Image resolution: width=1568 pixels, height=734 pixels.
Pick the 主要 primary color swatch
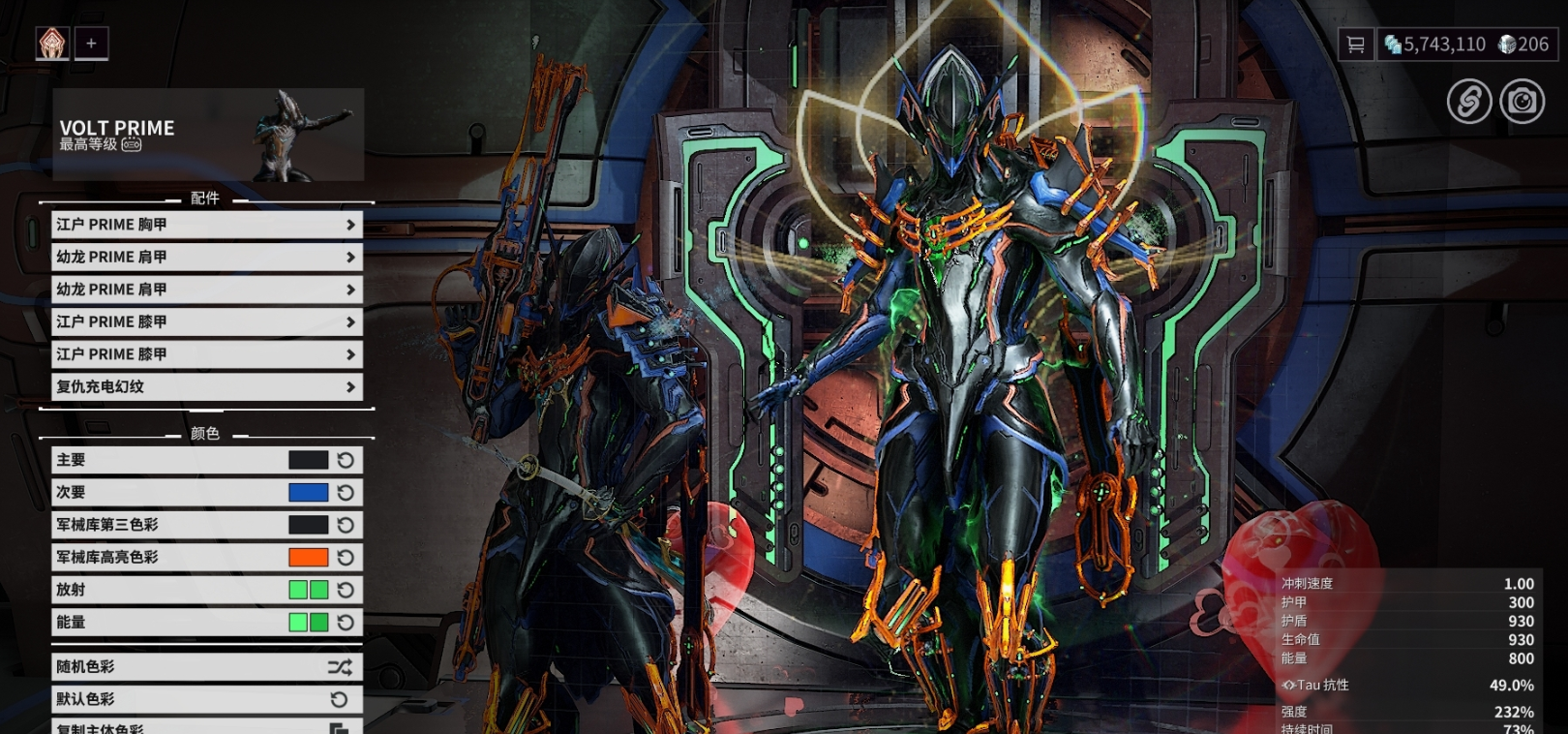click(308, 460)
